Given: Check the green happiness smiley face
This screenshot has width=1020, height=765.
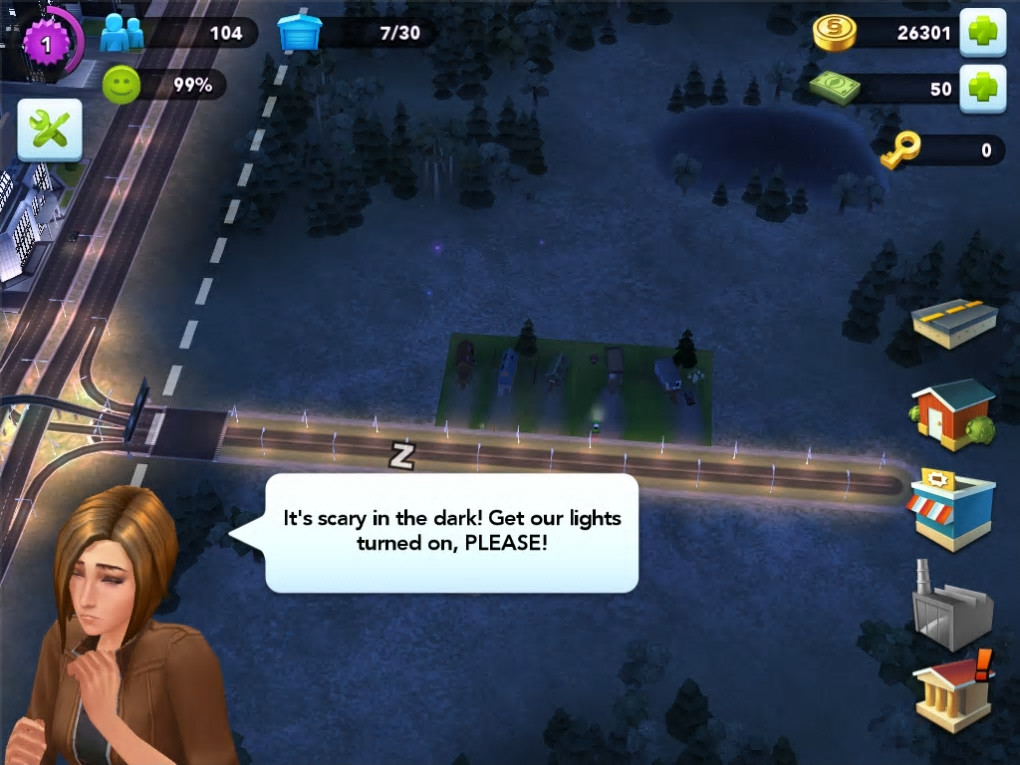Looking at the screenshot, I should (122, 86).
